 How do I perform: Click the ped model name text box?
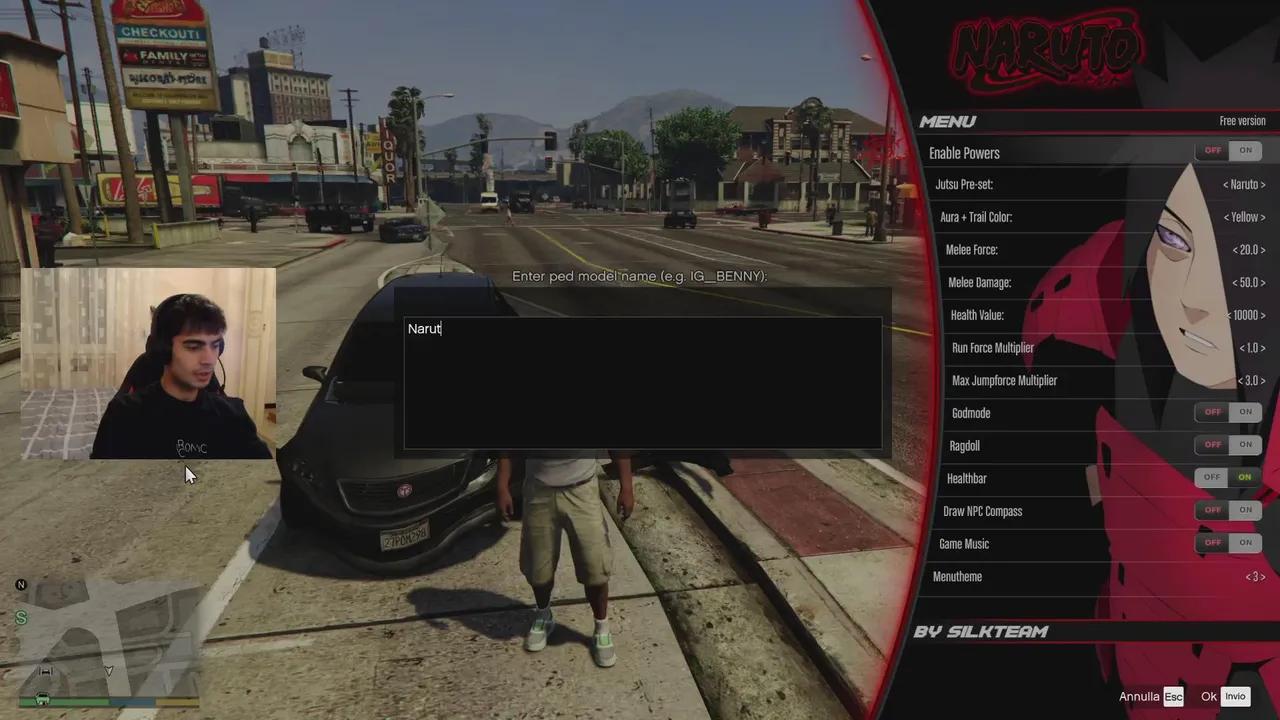point(641,380)
